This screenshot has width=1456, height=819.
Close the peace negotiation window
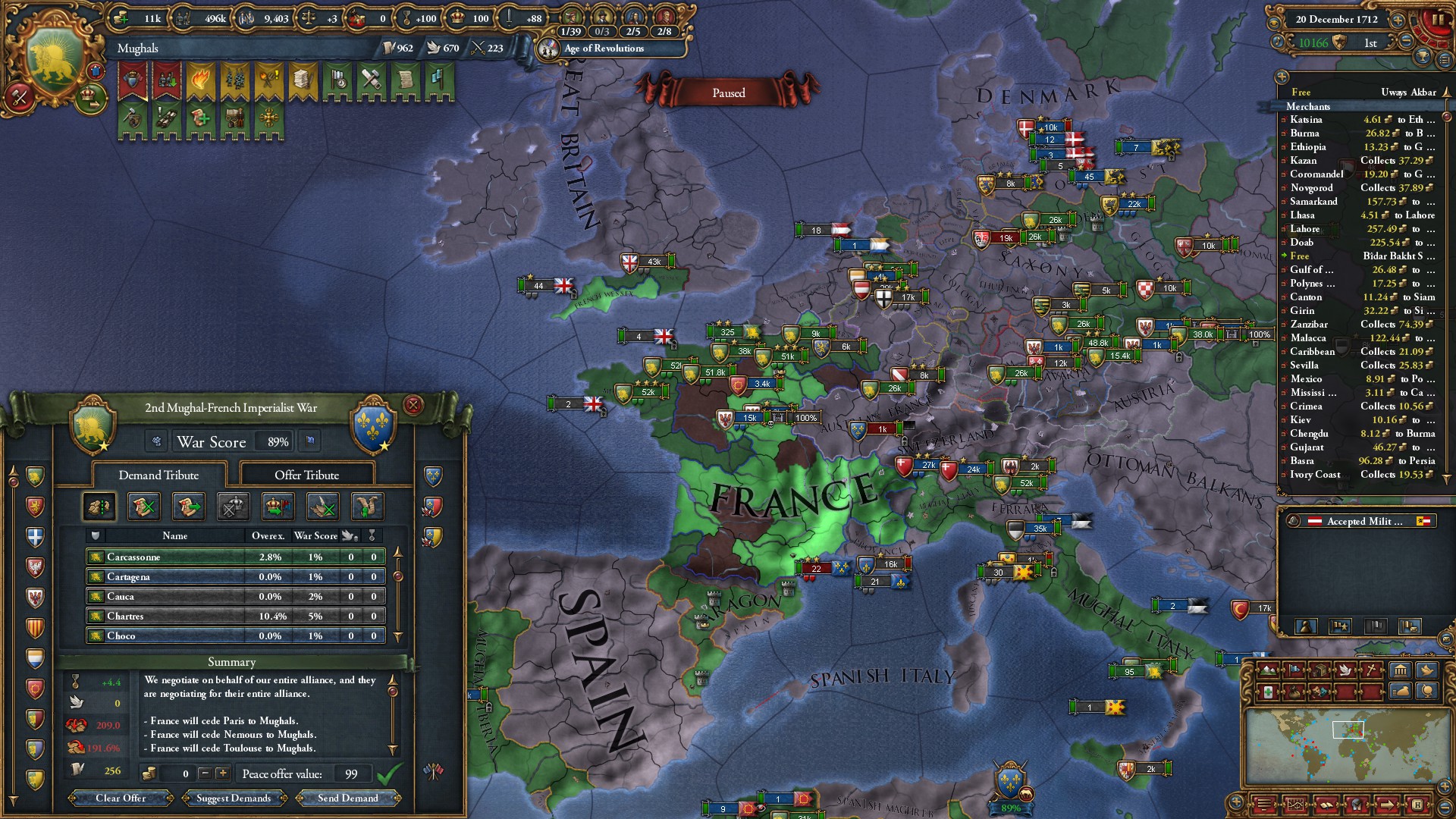point(413,405)
